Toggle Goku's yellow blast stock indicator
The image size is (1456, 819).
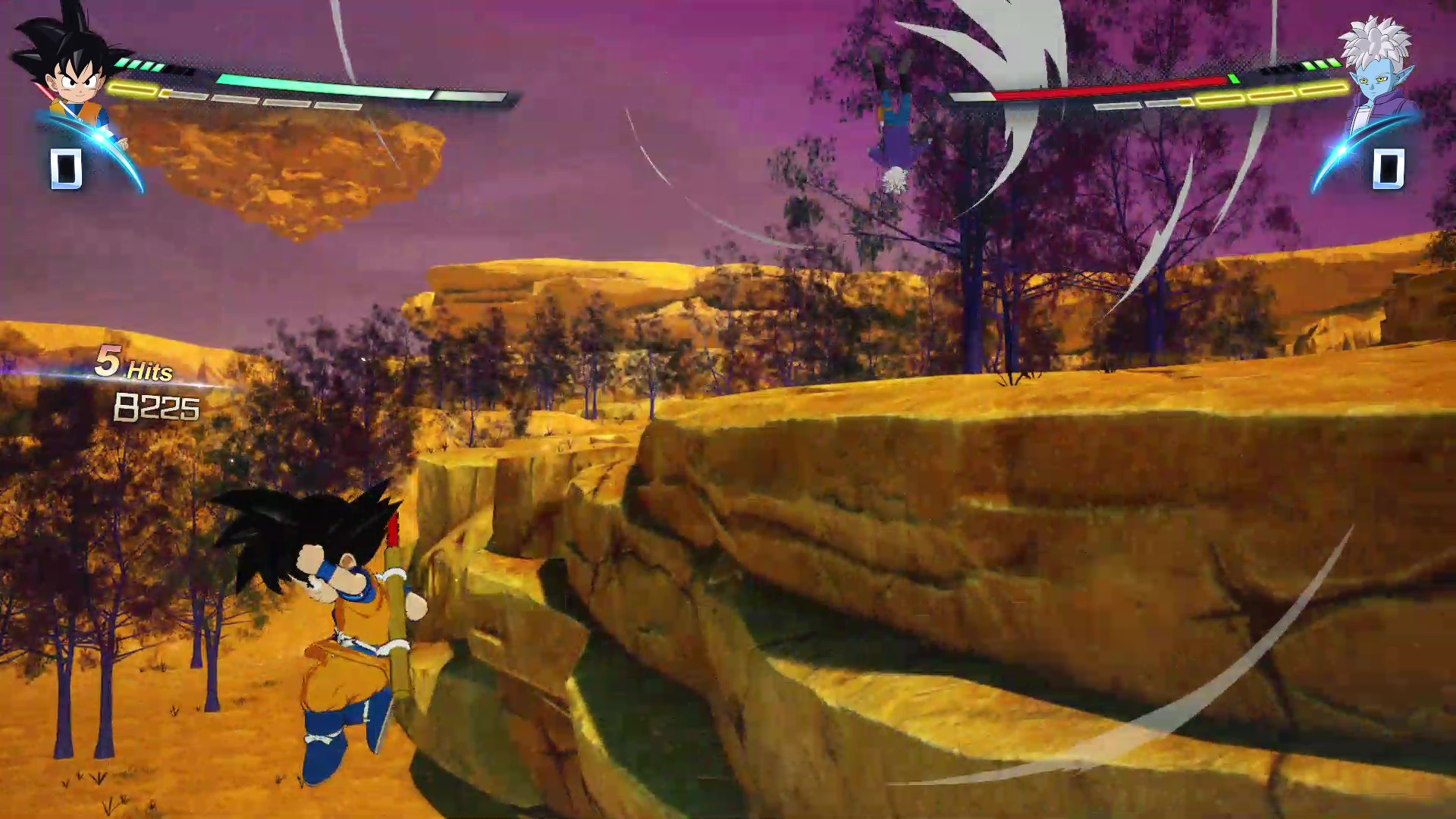tap(133, 87)
